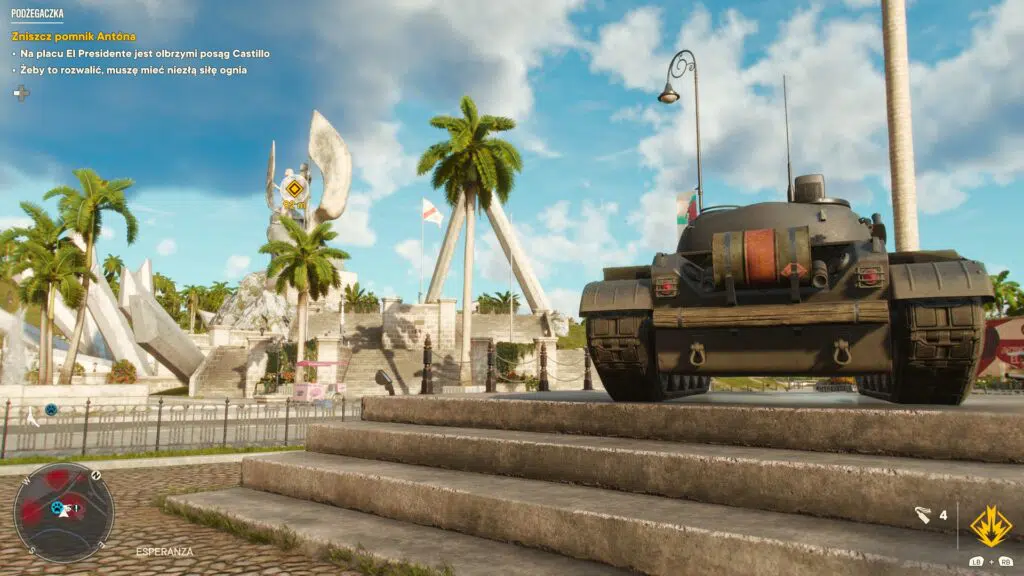
Task: Open the circular minimap
Action: click(x=63, y=511)
